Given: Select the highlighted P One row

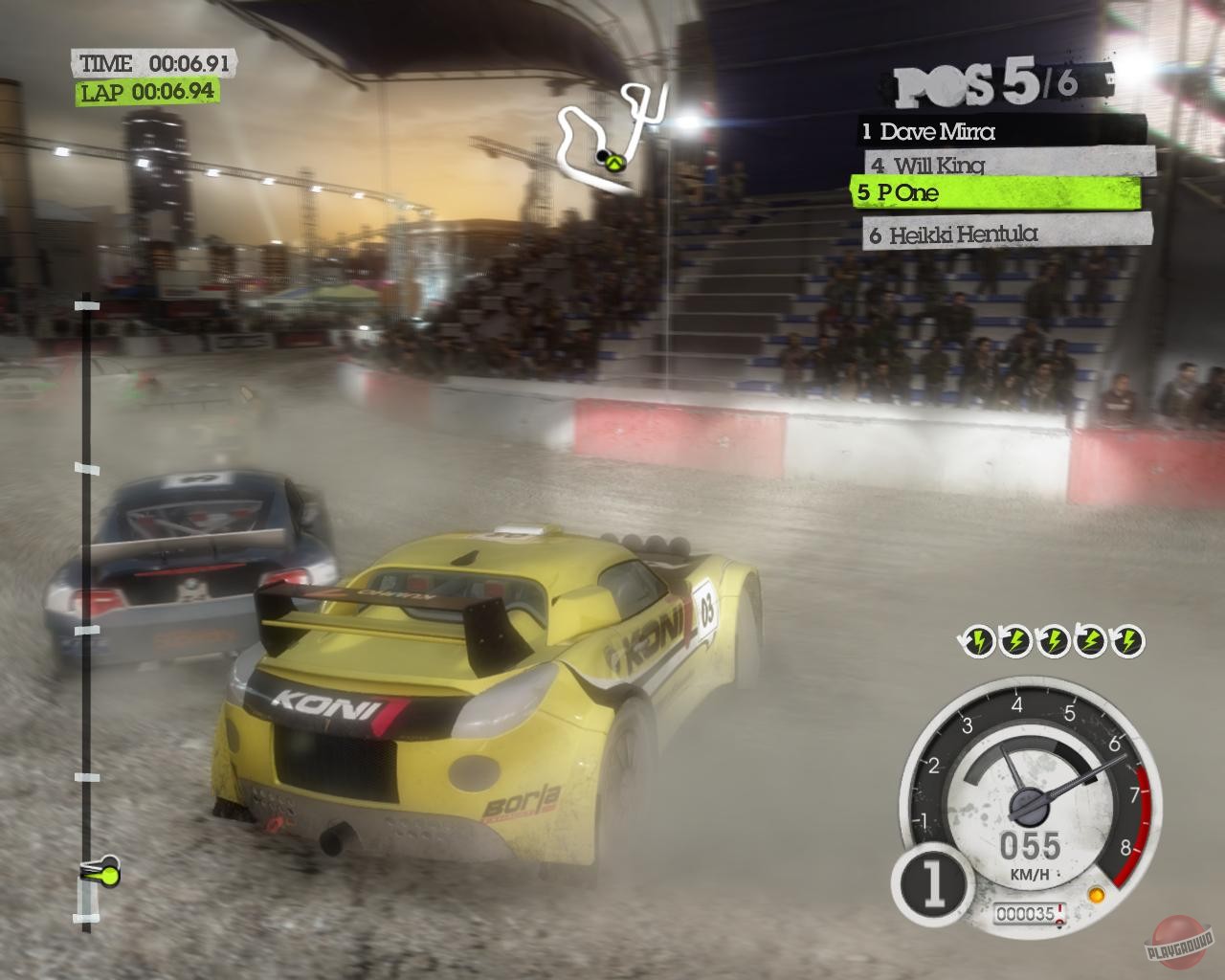Looking at the screenshot, I should pyautogui.click(x=995, y=192).
